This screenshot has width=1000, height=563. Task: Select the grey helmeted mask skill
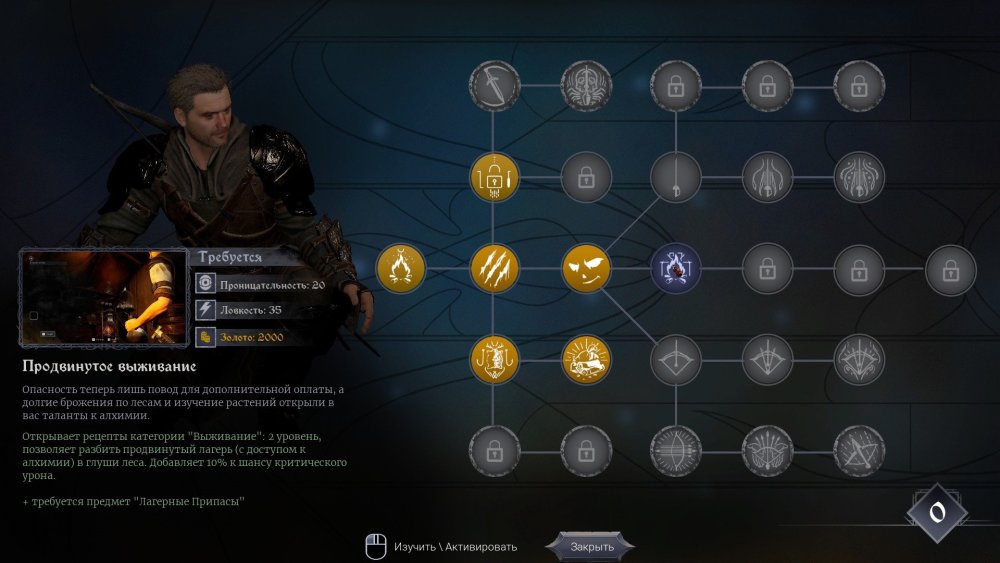(x=586, y=87)
